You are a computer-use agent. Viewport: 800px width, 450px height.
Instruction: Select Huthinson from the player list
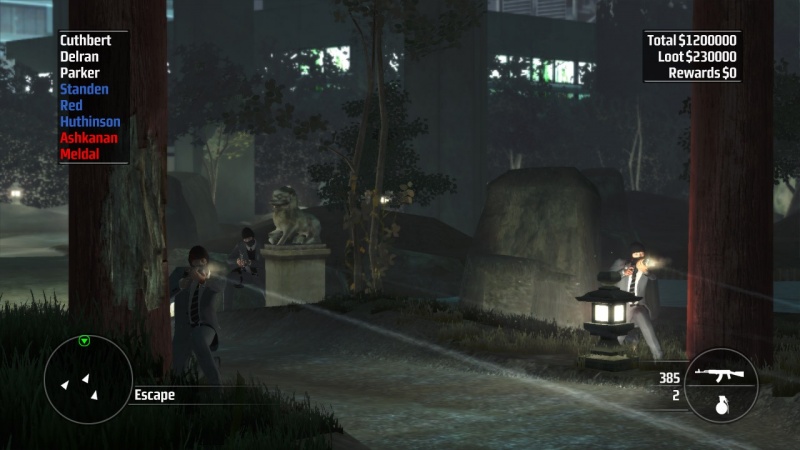click(x=90, y=121)
